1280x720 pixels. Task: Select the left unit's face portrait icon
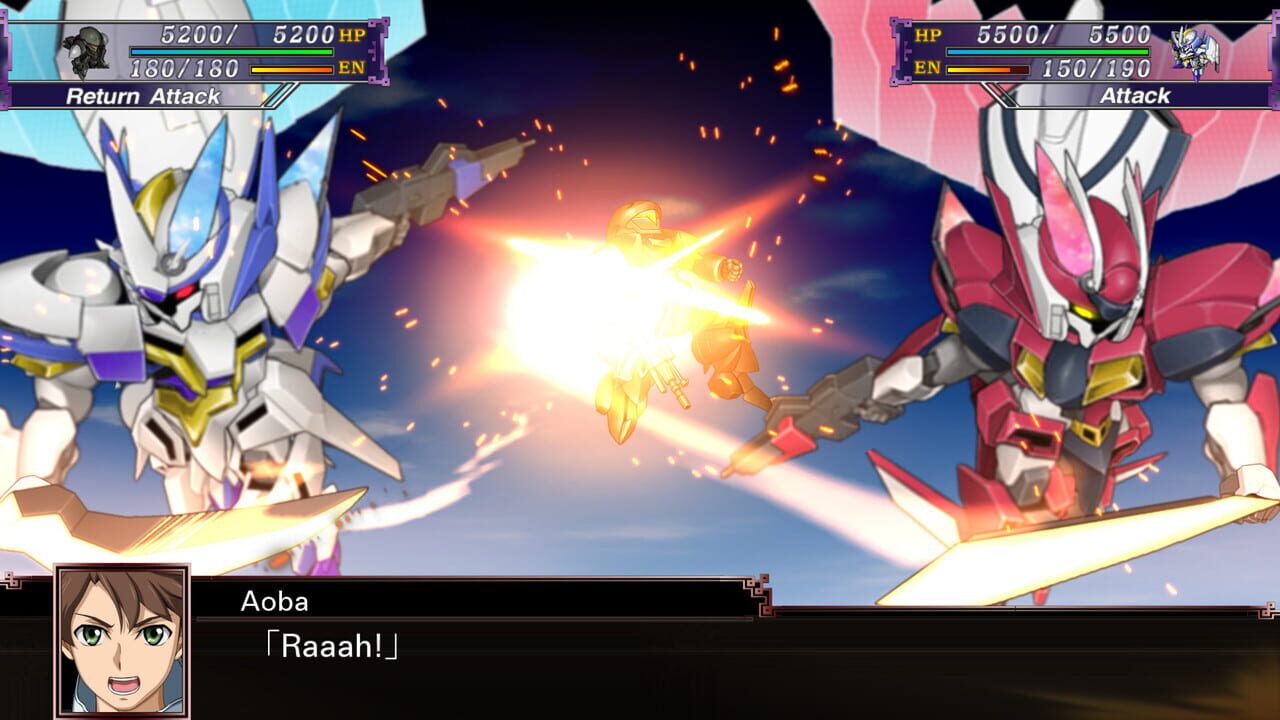click(86, 48)
